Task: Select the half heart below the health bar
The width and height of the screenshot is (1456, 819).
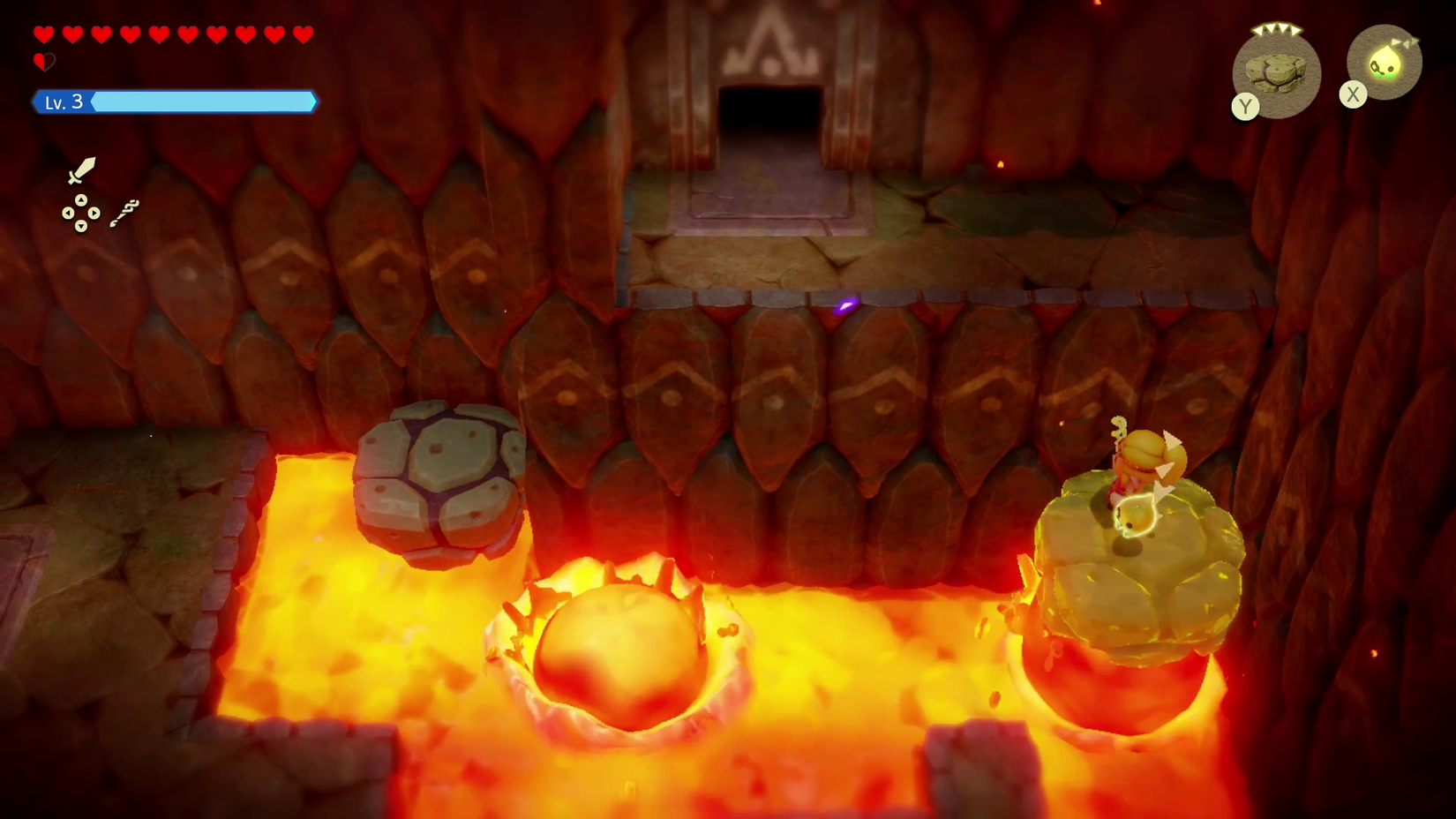Action: pos(43,62)
